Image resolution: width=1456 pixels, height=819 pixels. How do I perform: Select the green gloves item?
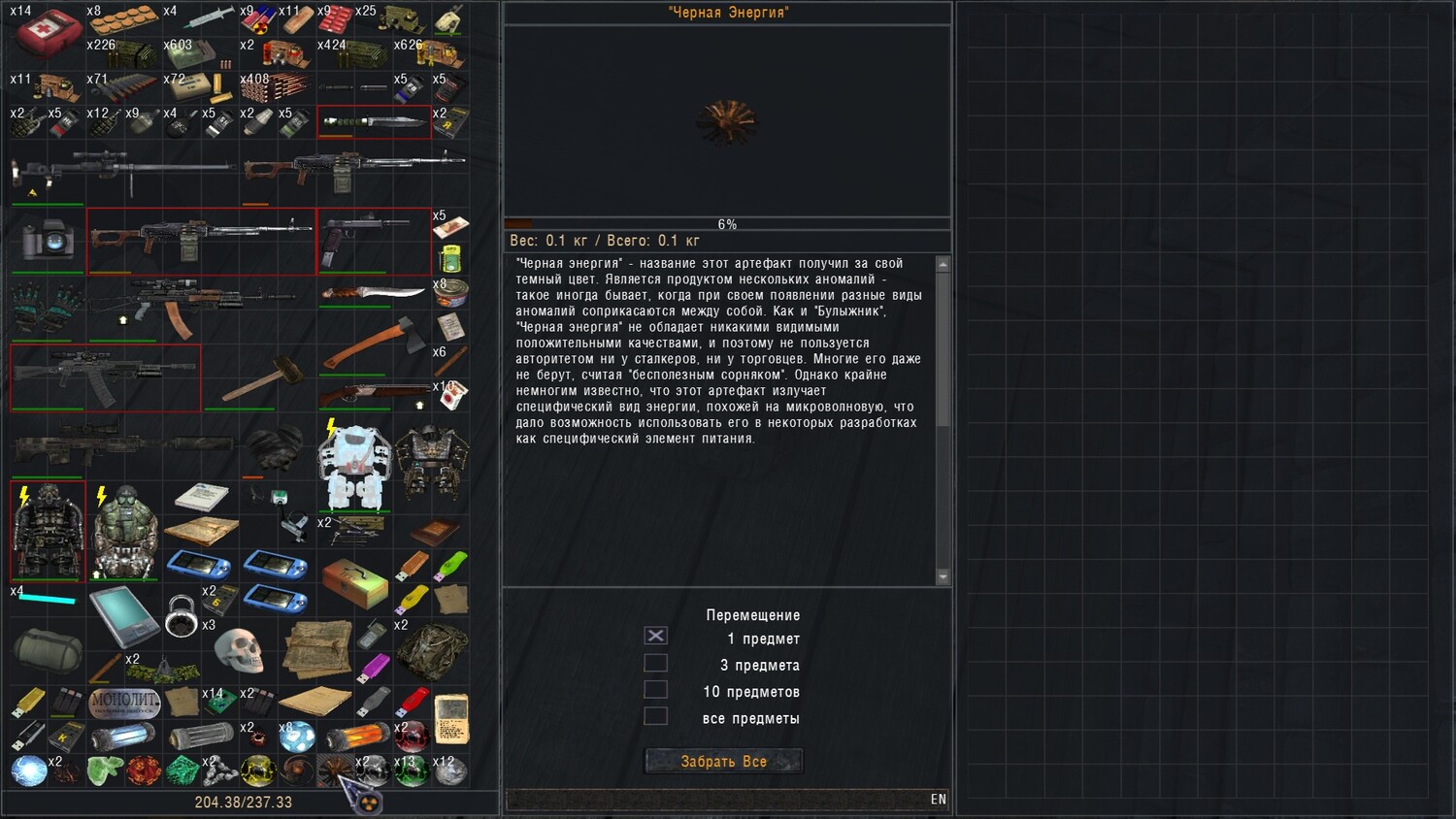click(46, 307)
